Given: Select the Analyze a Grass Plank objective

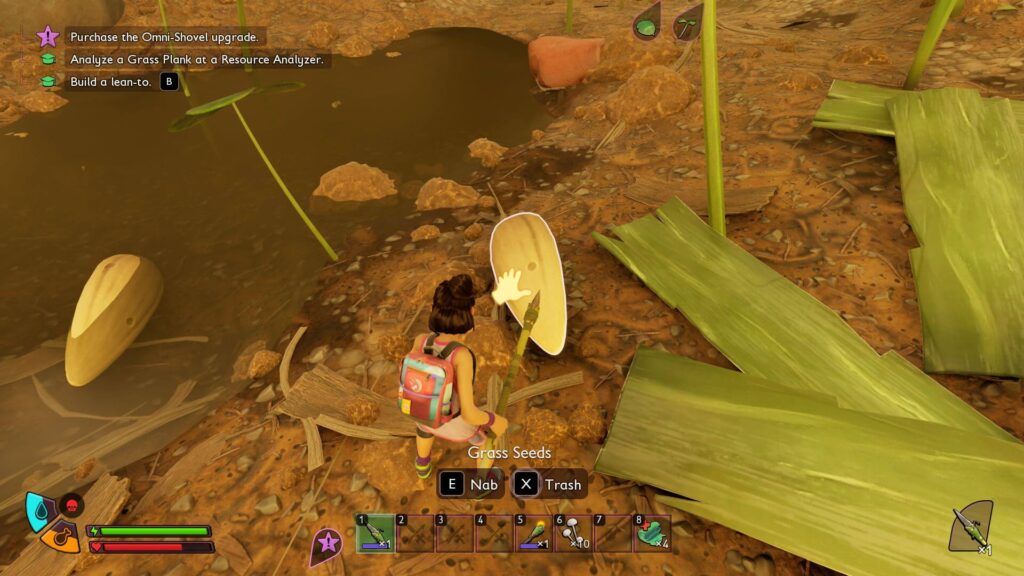Looking at the screenshot, I should click(198, 59).
